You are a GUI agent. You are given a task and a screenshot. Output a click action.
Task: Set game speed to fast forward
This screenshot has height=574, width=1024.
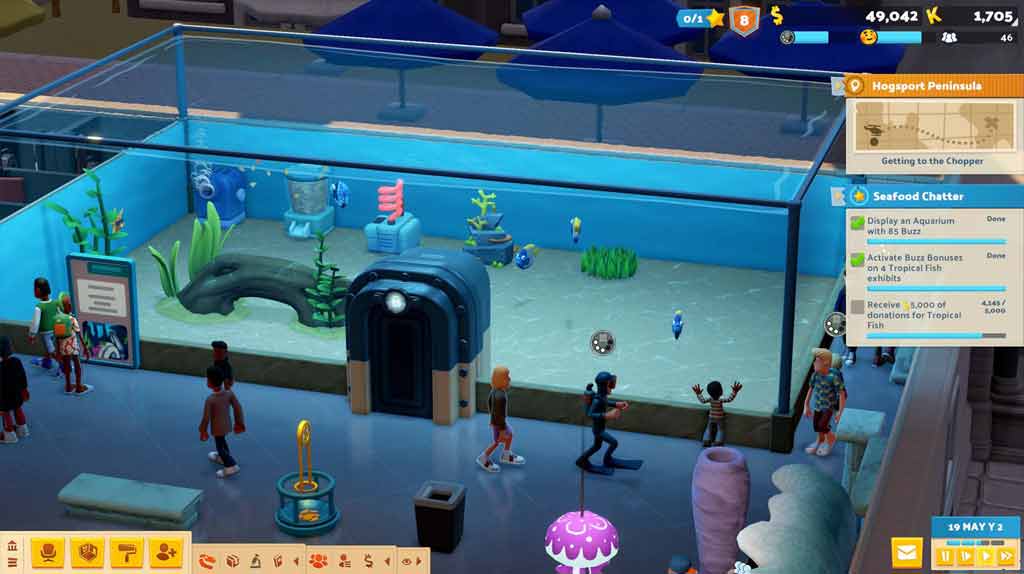(1007, 555)
